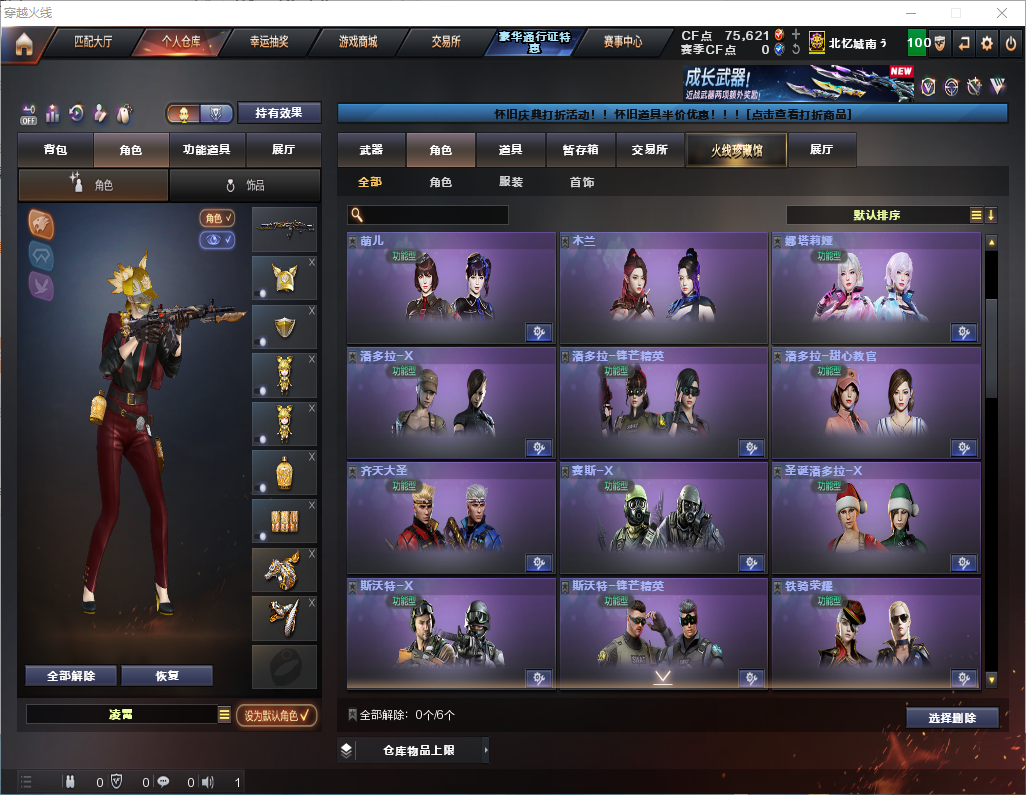Go to 幸运抽奖 lucky draw
Screen dimensions: 1026x795
[x=268, y=42]
